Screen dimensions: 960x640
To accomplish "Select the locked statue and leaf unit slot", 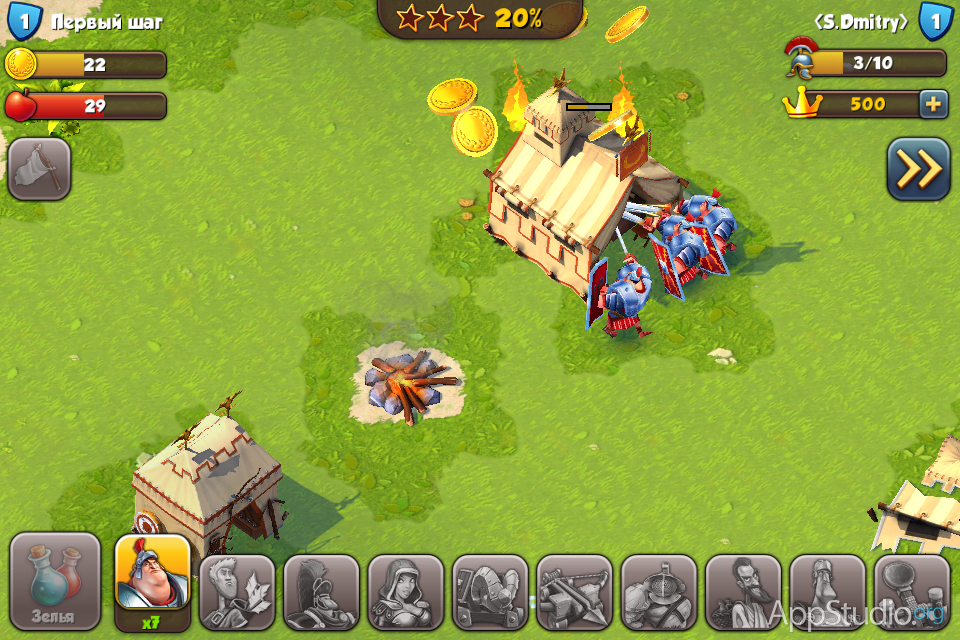I will pyautogui.click(x=237, y=592).
